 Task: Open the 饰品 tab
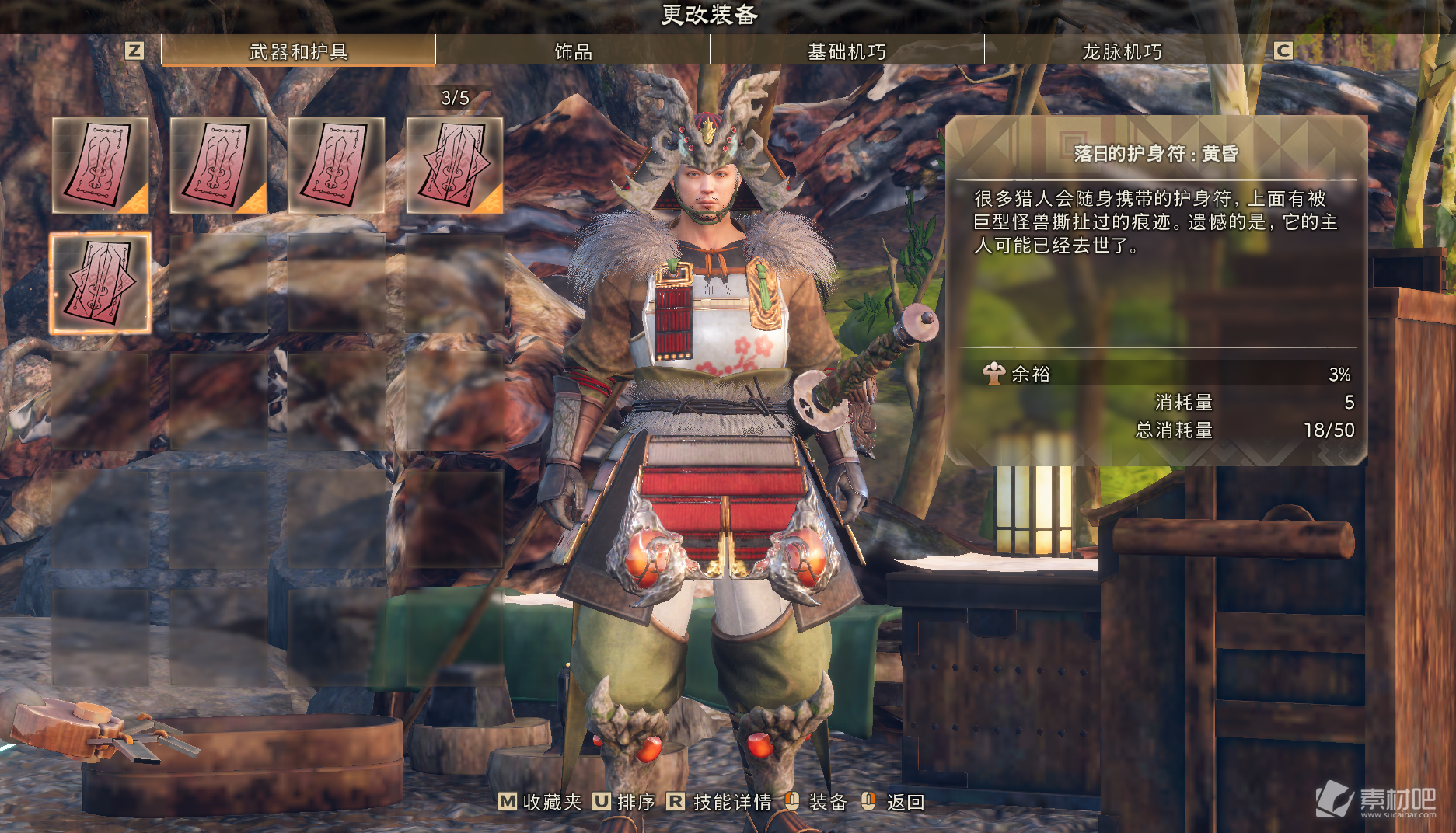(573, 51)
